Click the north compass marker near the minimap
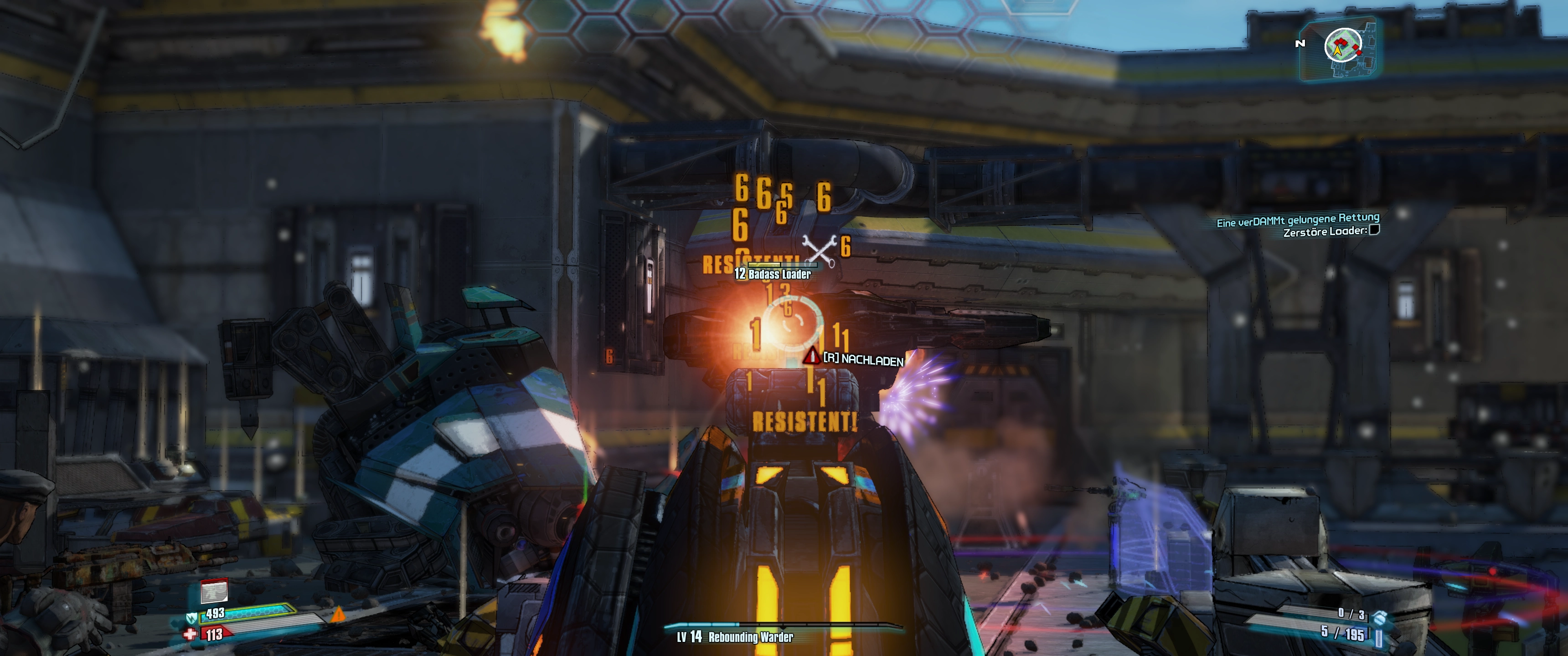 pyautogui.click(x=1300, y=43)
